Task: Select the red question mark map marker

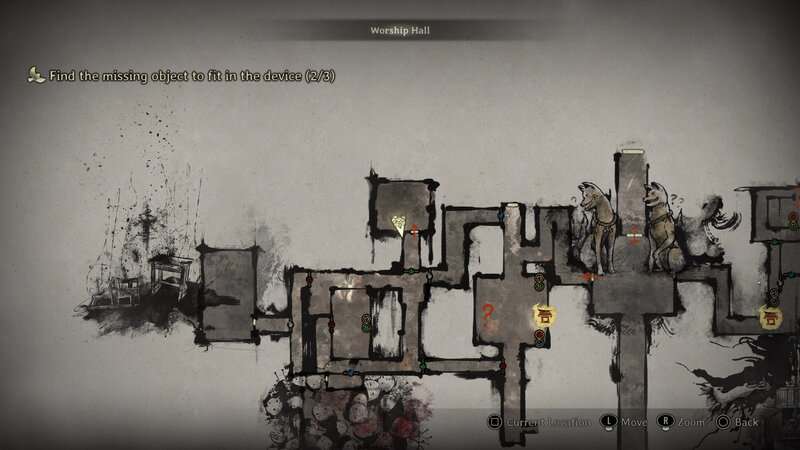Action: click(x=488, y=312)
